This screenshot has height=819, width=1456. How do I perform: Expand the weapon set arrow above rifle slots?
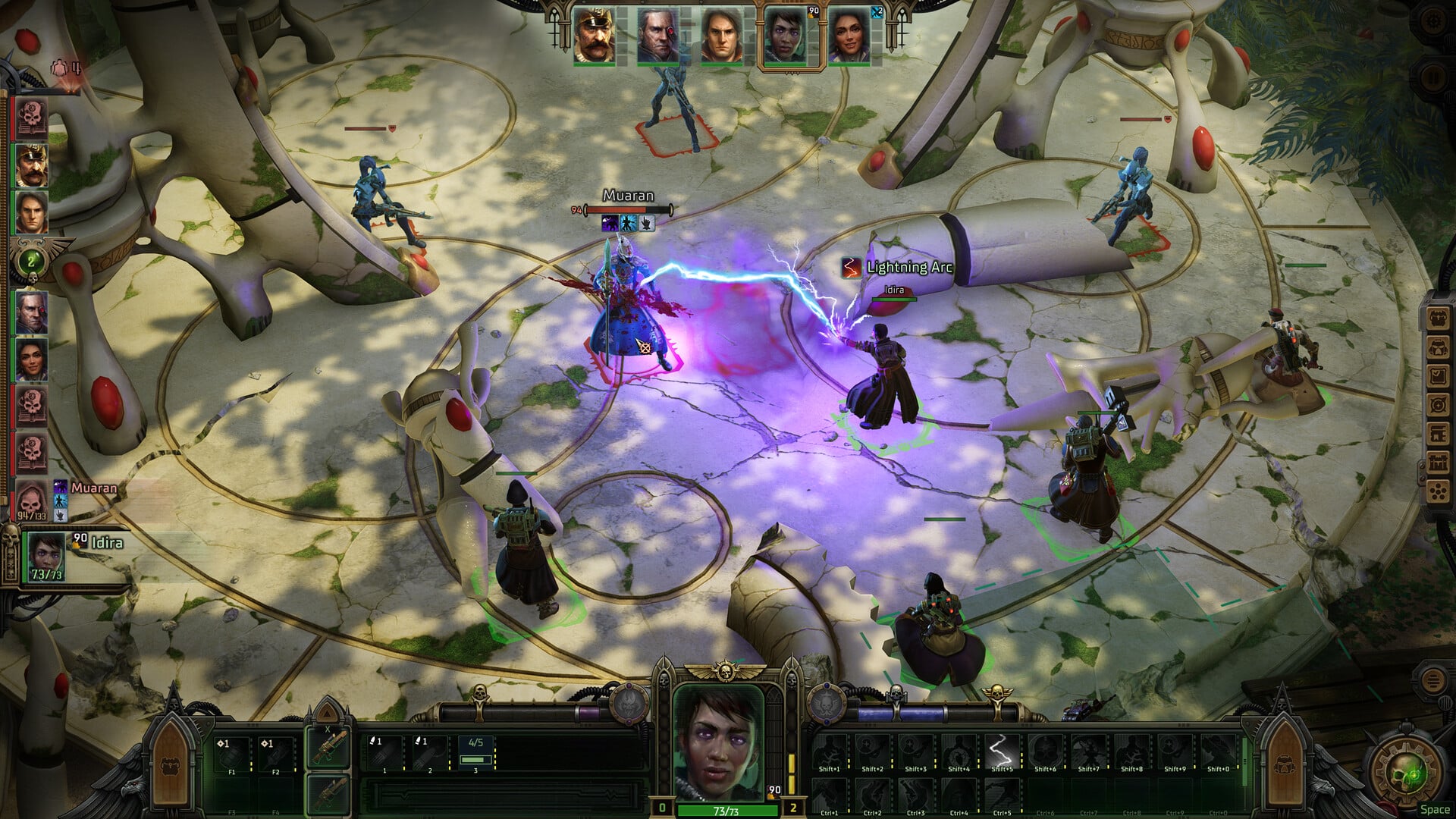pyautogui.click(x=327, y=711)
